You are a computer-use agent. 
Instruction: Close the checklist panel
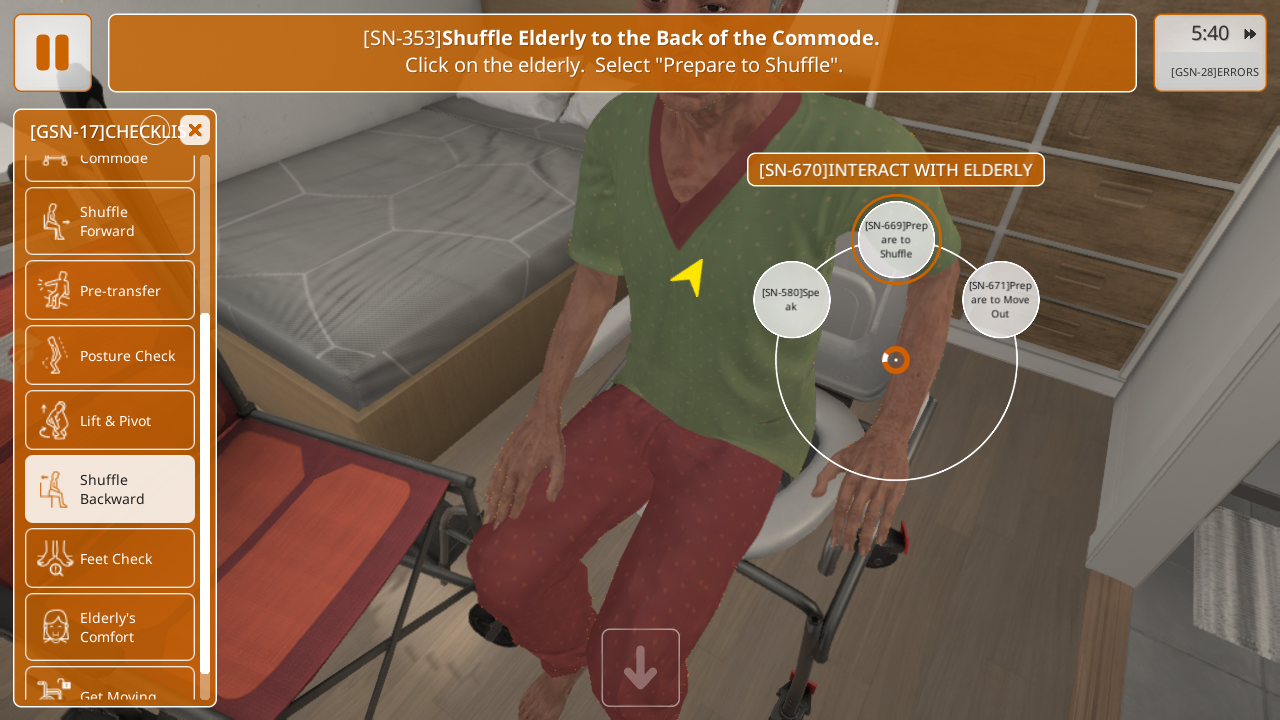point(195,130)
